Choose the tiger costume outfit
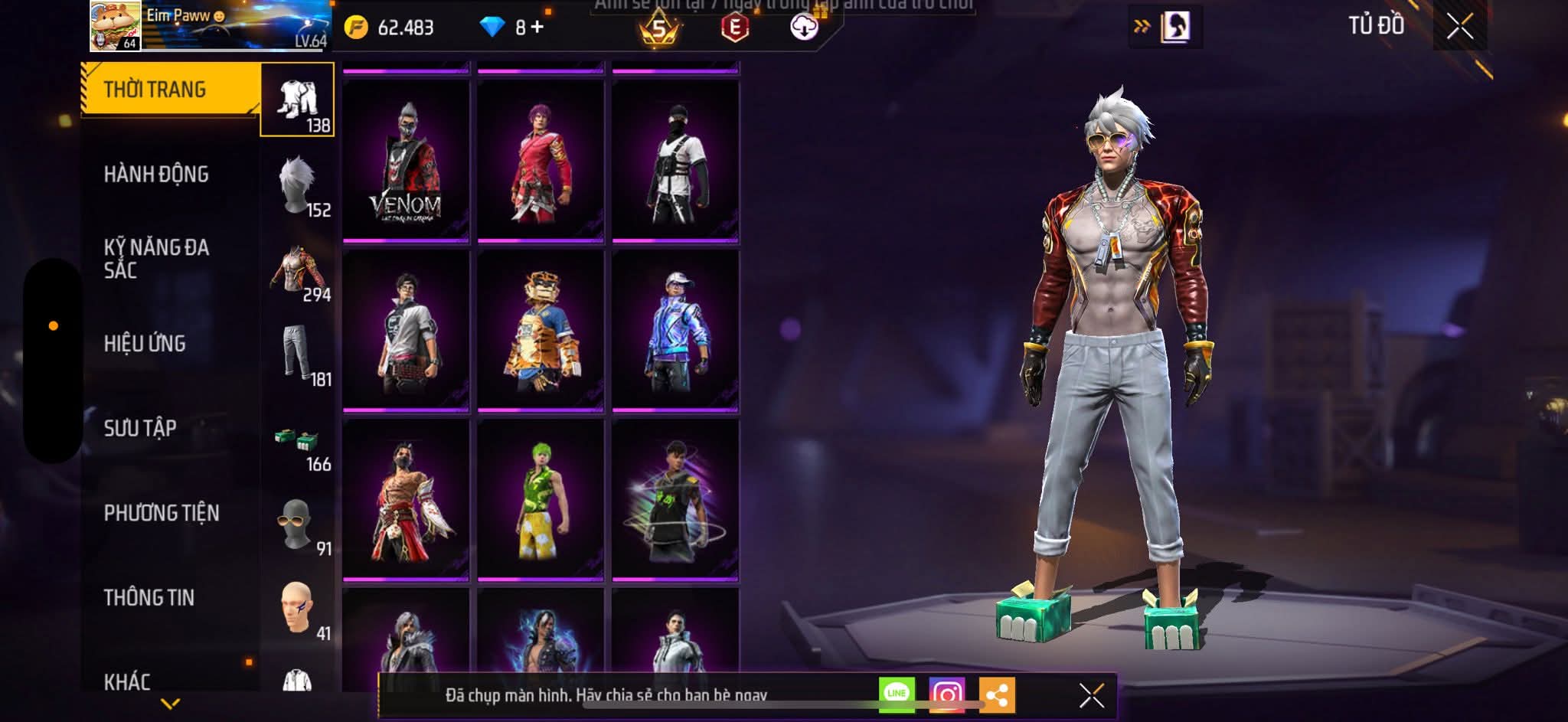 pyautogui.click(x=541, y=331)
